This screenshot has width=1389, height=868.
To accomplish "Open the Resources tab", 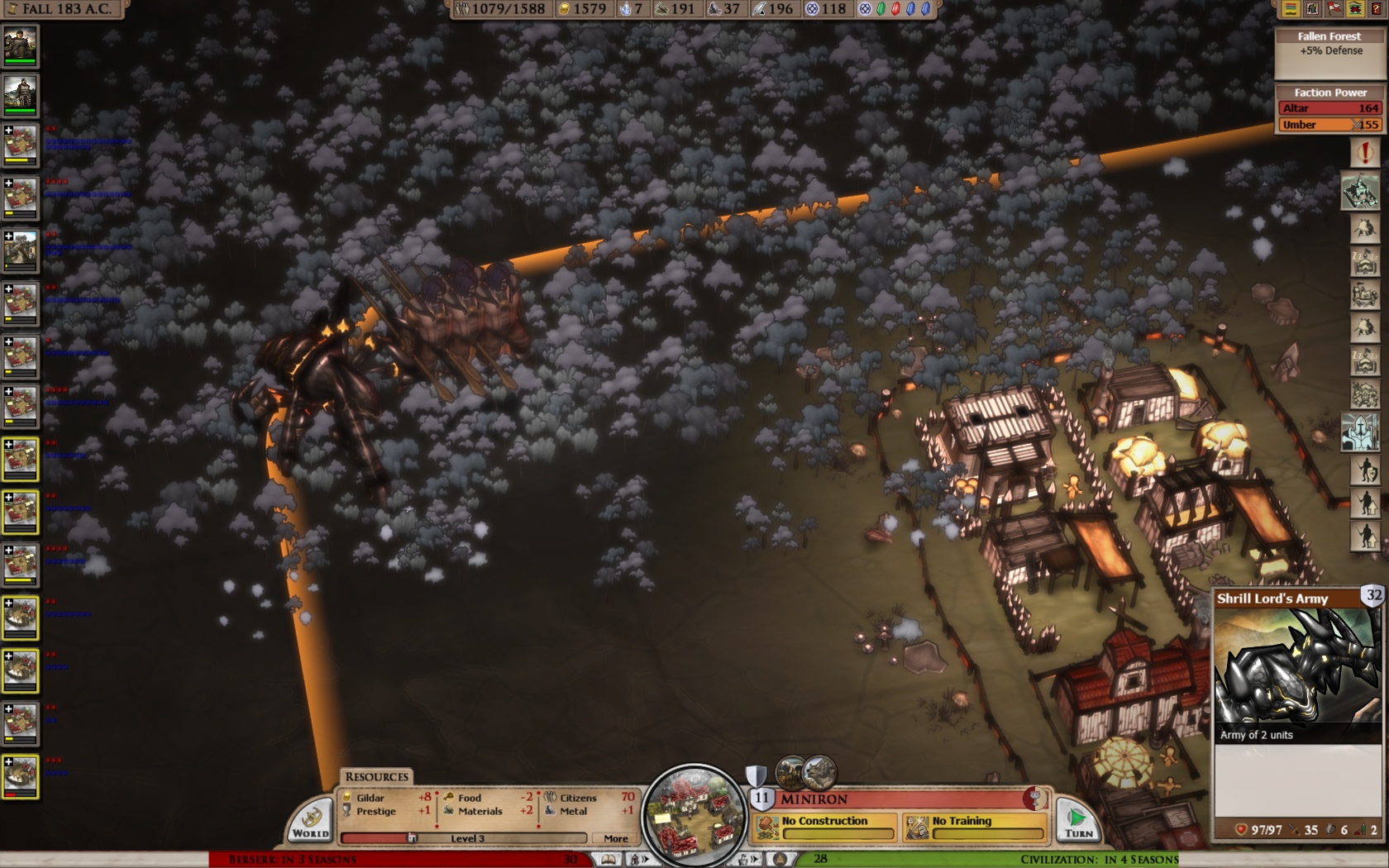I will (x=376, y=777).
